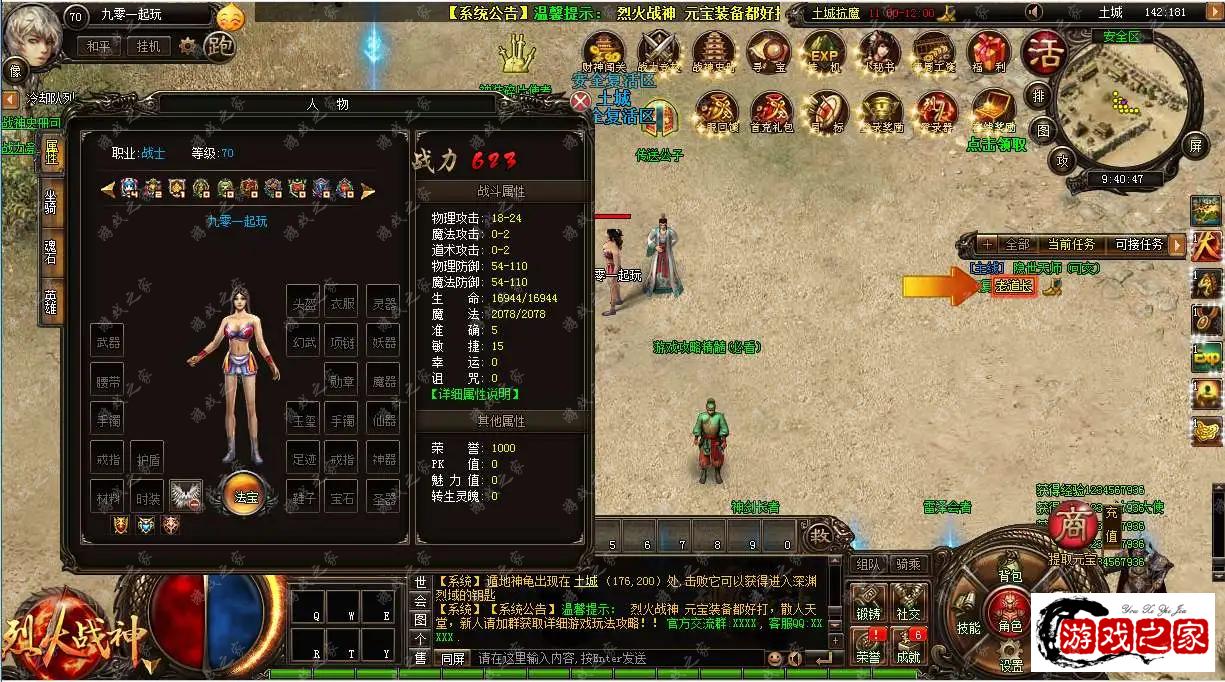Click the chat message input field

point(615,658)
